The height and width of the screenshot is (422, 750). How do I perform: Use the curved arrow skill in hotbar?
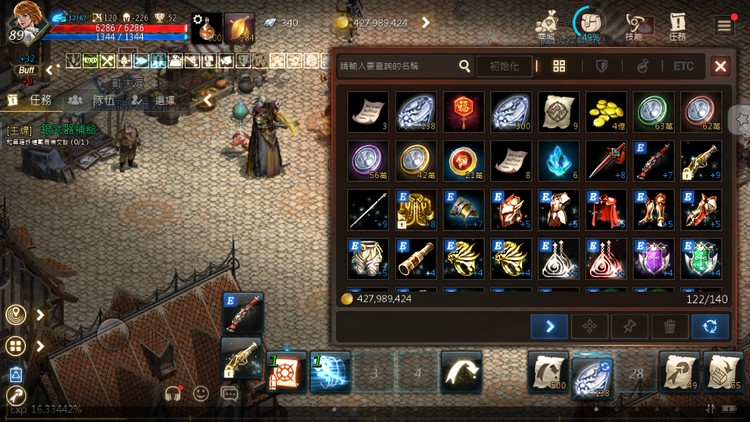click(462, 372)
